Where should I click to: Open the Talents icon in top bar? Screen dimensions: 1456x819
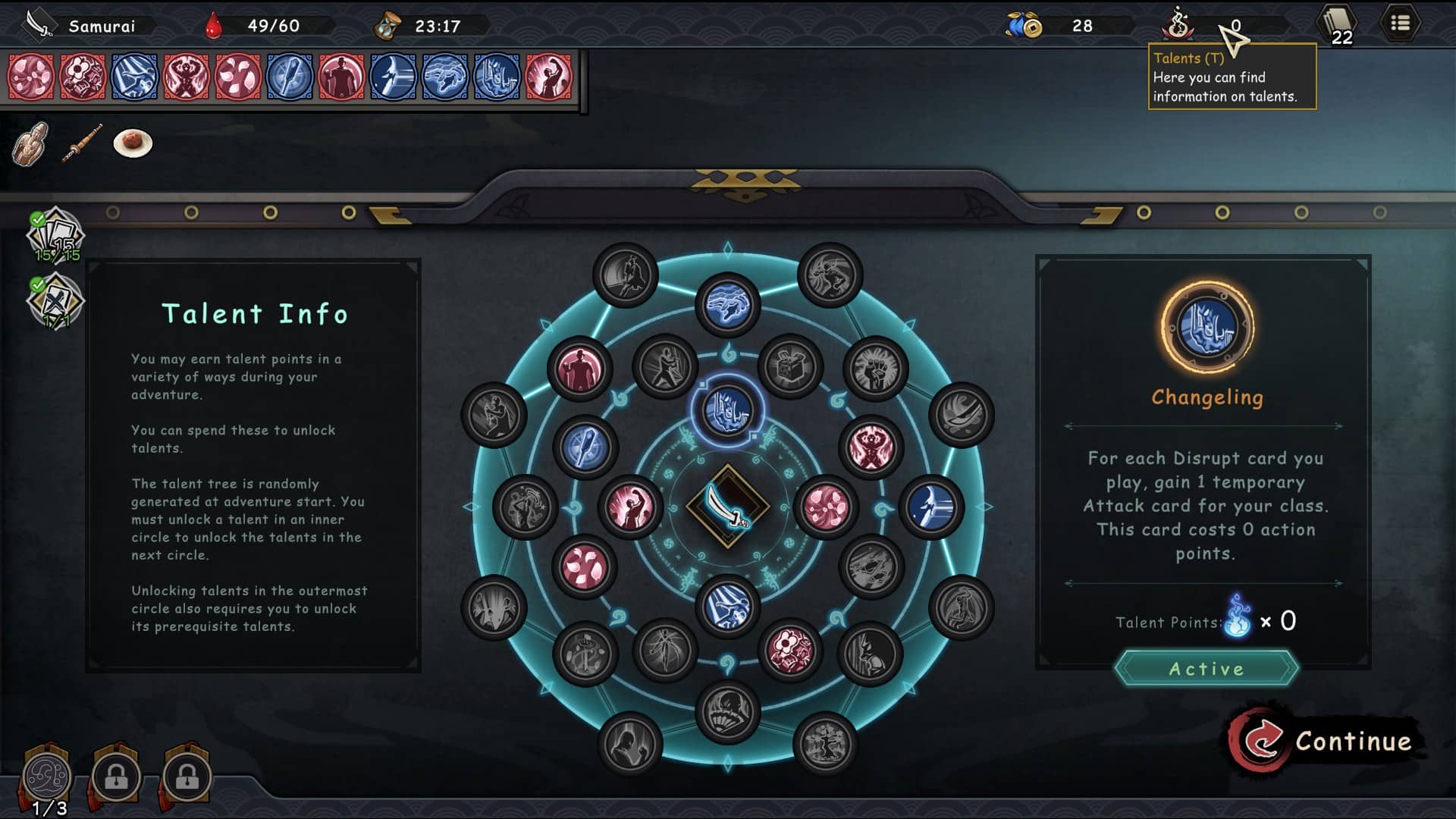click(1178, 25)
